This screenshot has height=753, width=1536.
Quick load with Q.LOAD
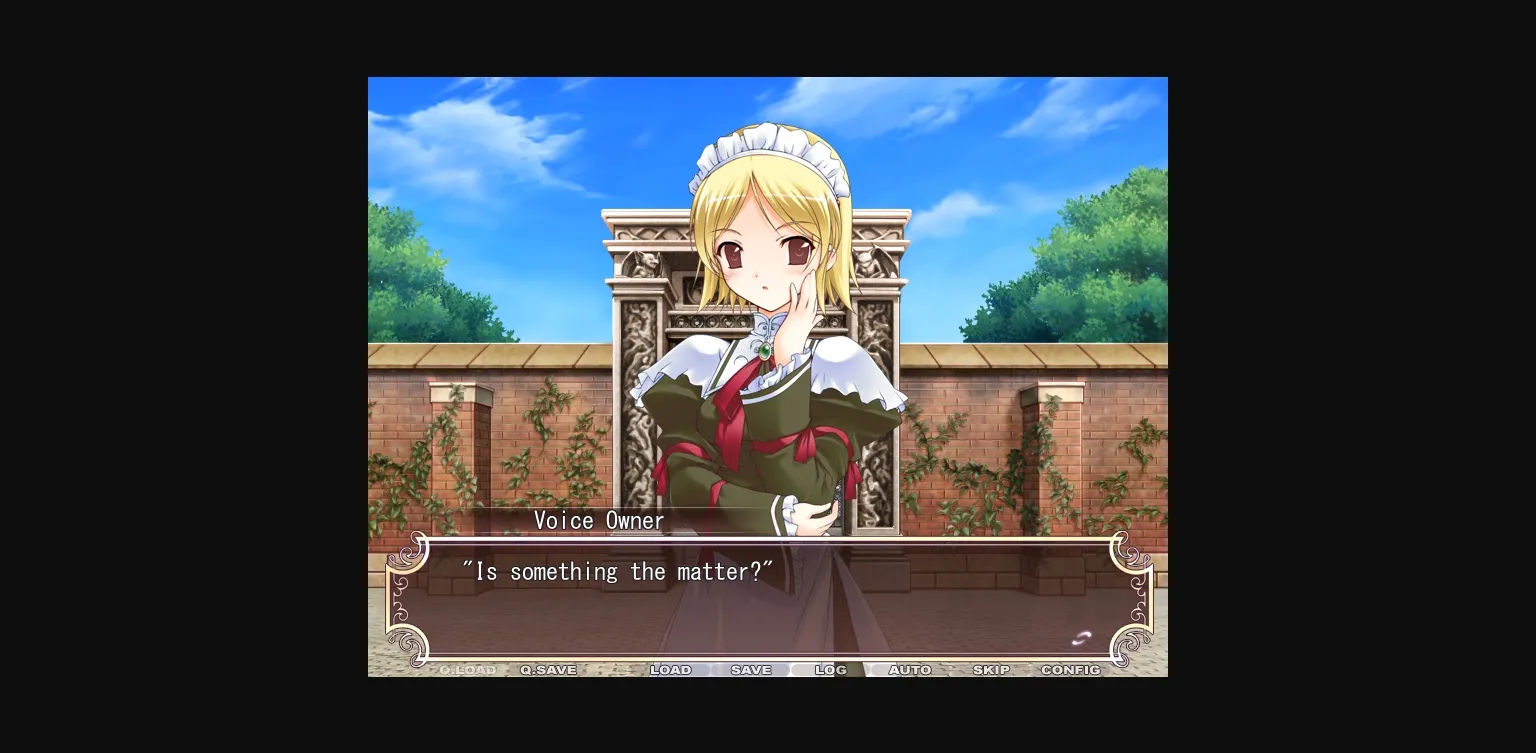[465, 670]
